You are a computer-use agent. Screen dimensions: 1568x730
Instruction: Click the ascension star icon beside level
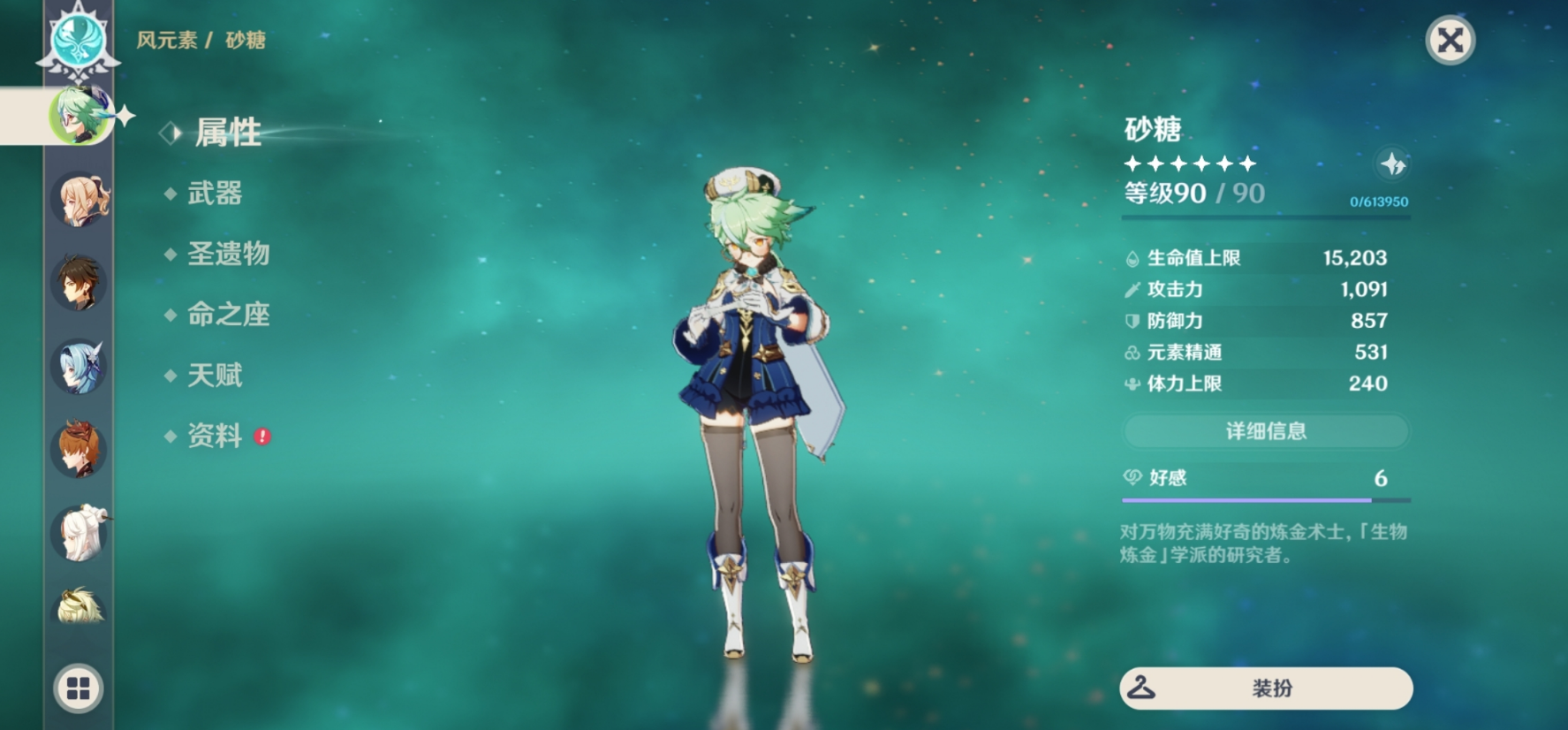click(1393, 164)
